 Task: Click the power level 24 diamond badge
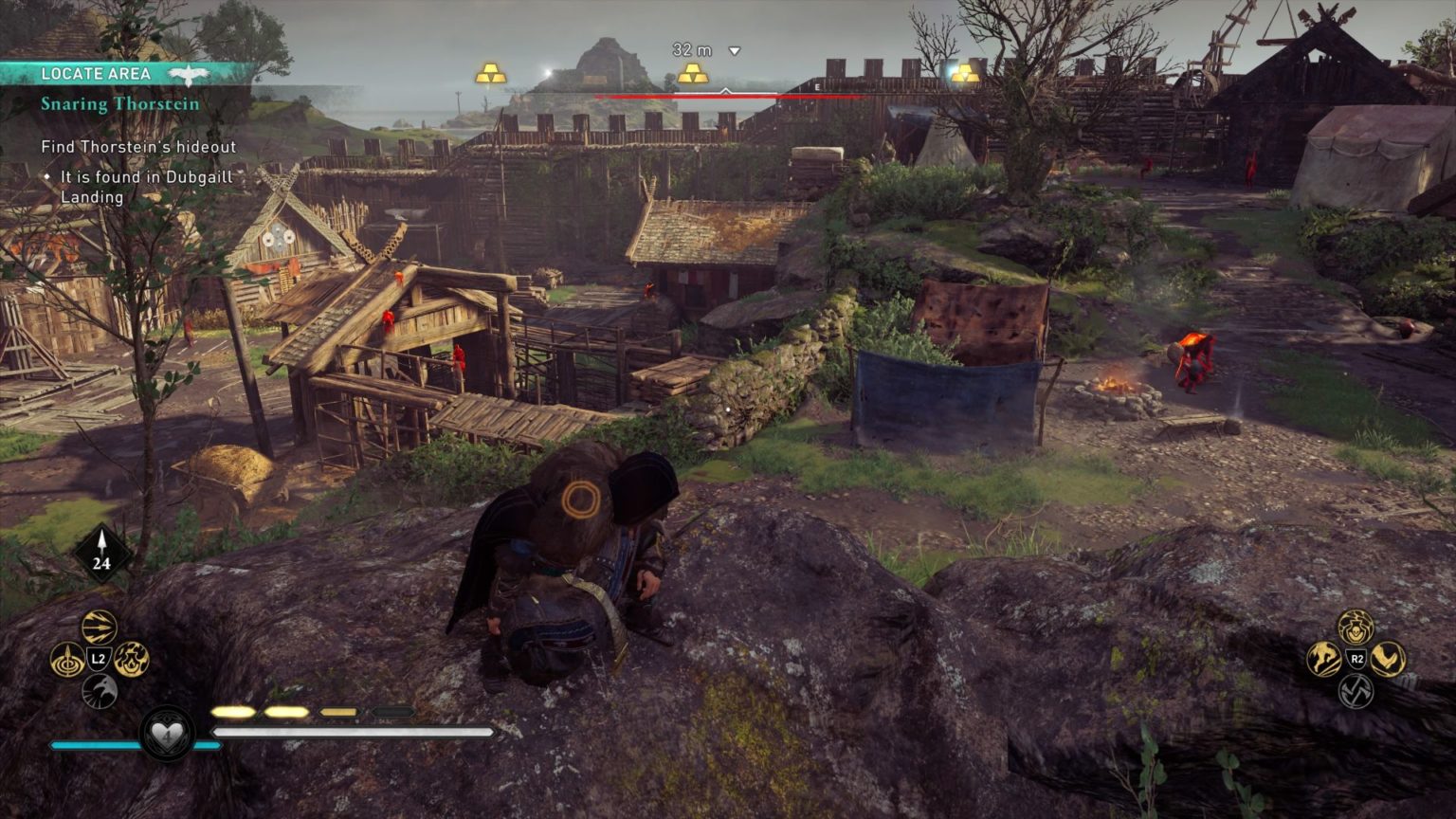pos(100,550)
